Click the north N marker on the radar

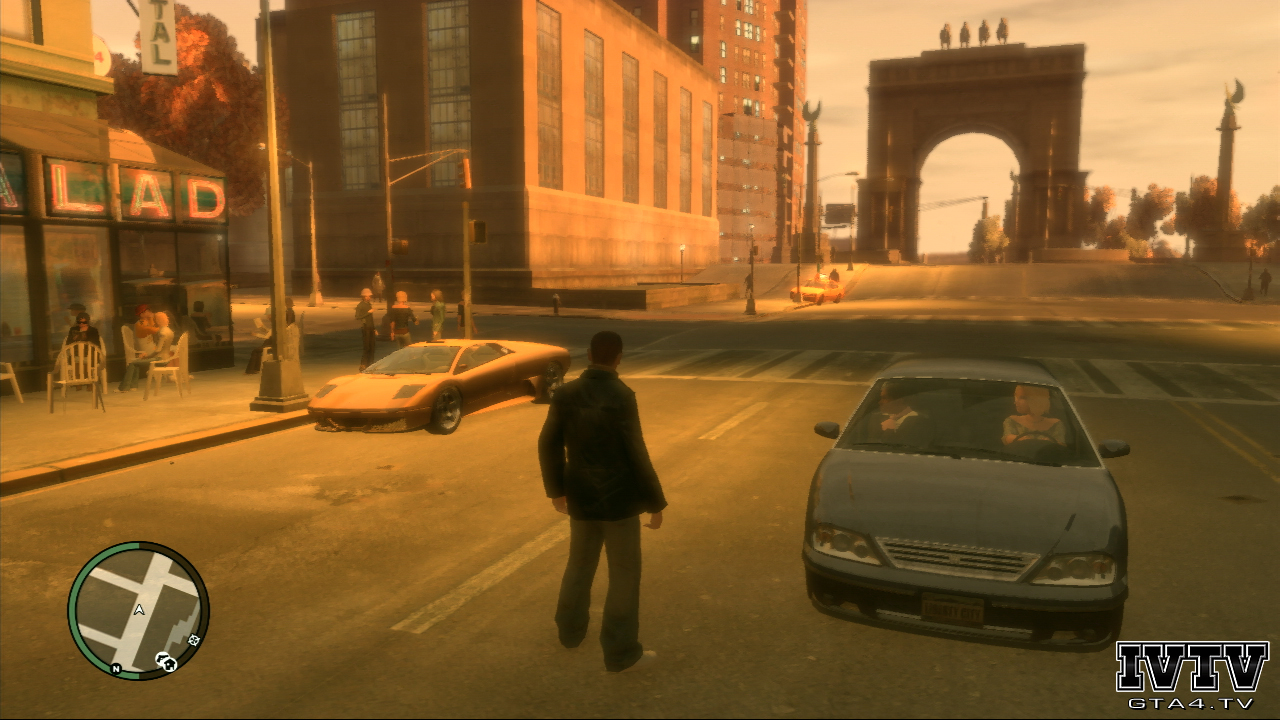[x=116, y=667]
